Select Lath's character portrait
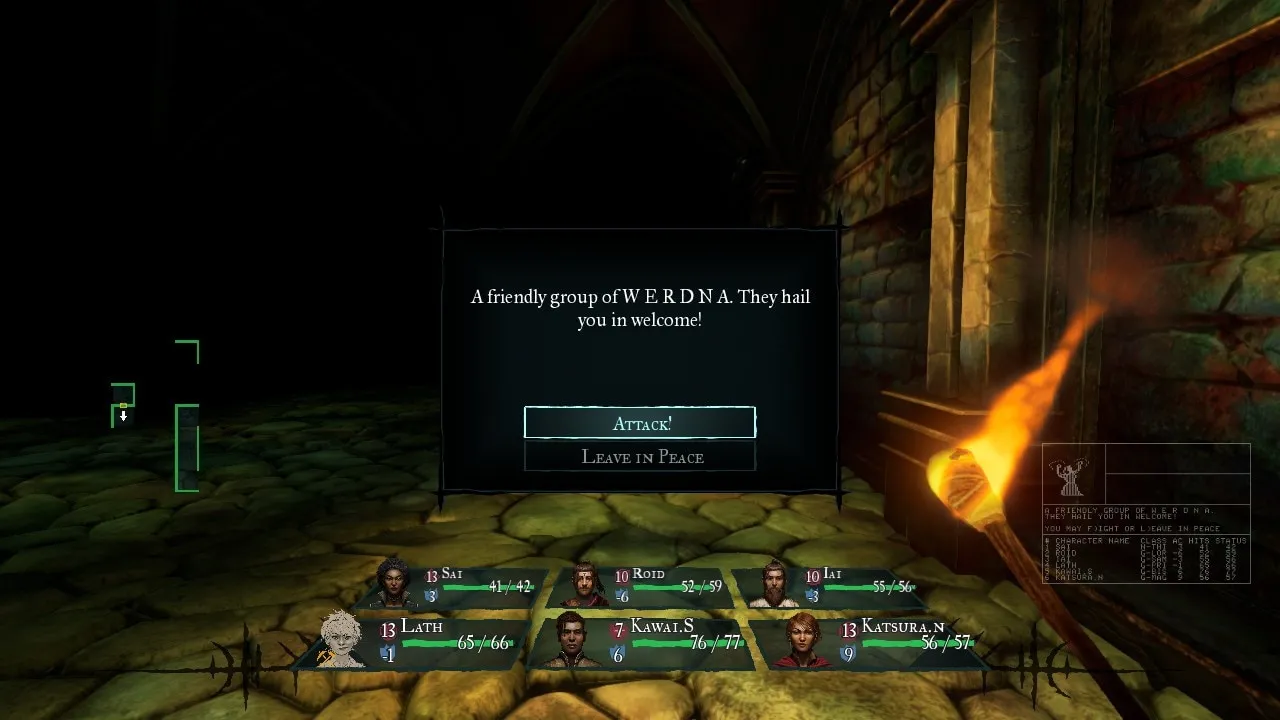The width and height of the screenshot is (1280, 720). pos(342,639)
